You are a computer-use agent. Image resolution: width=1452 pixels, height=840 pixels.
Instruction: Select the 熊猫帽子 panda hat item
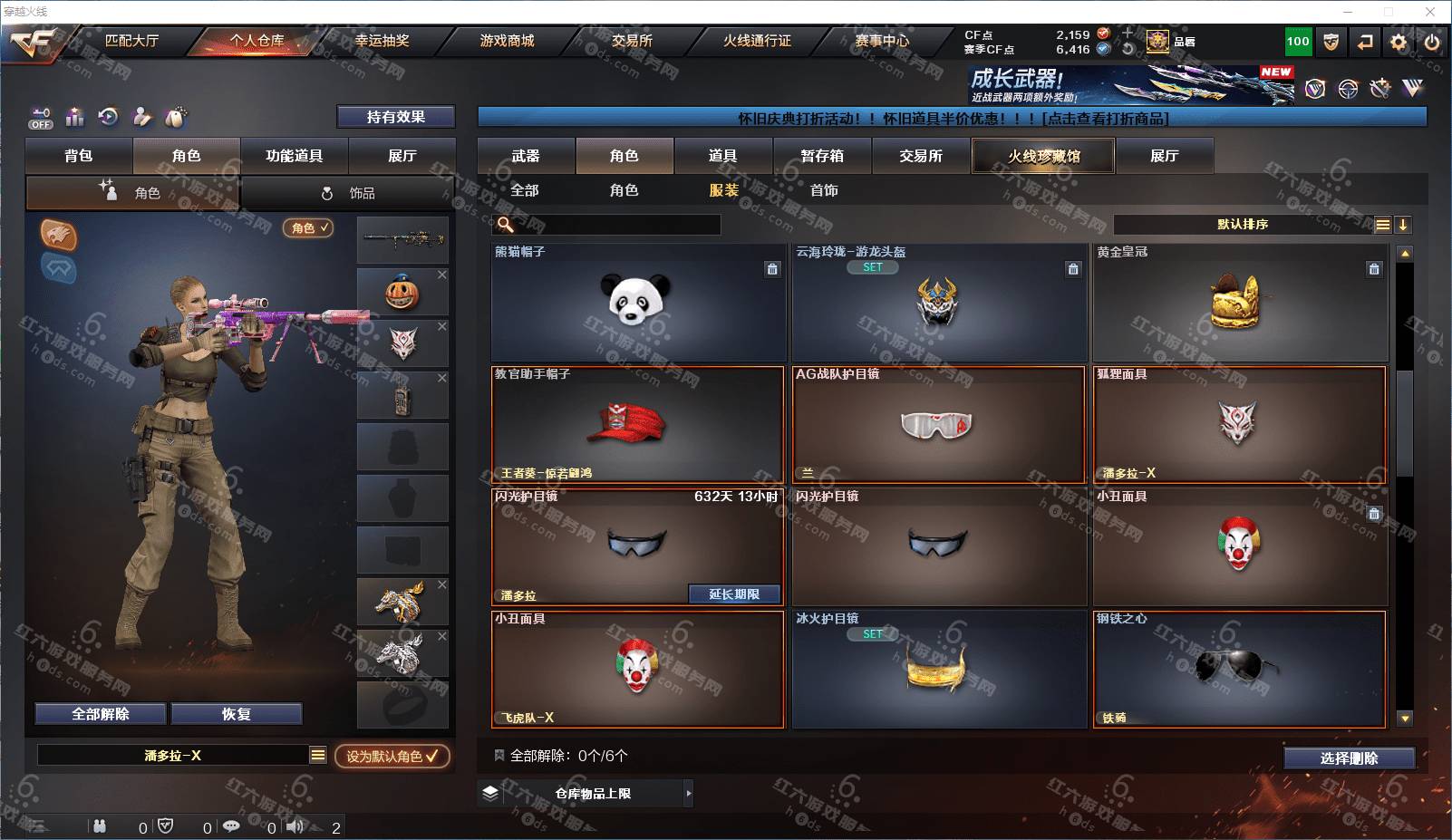[x=638, y=303]
